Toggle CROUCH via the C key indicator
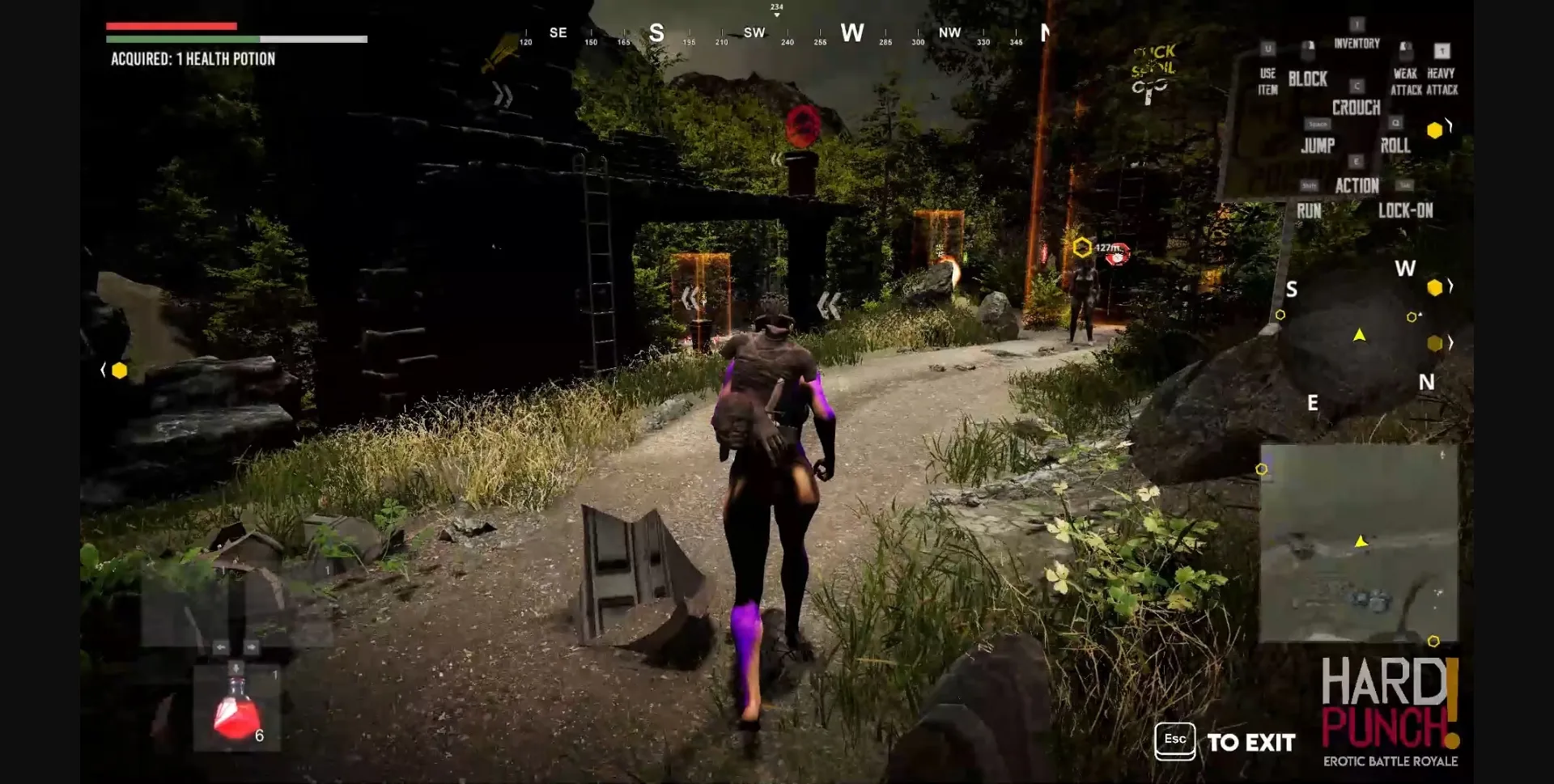 coord(1356,86)
